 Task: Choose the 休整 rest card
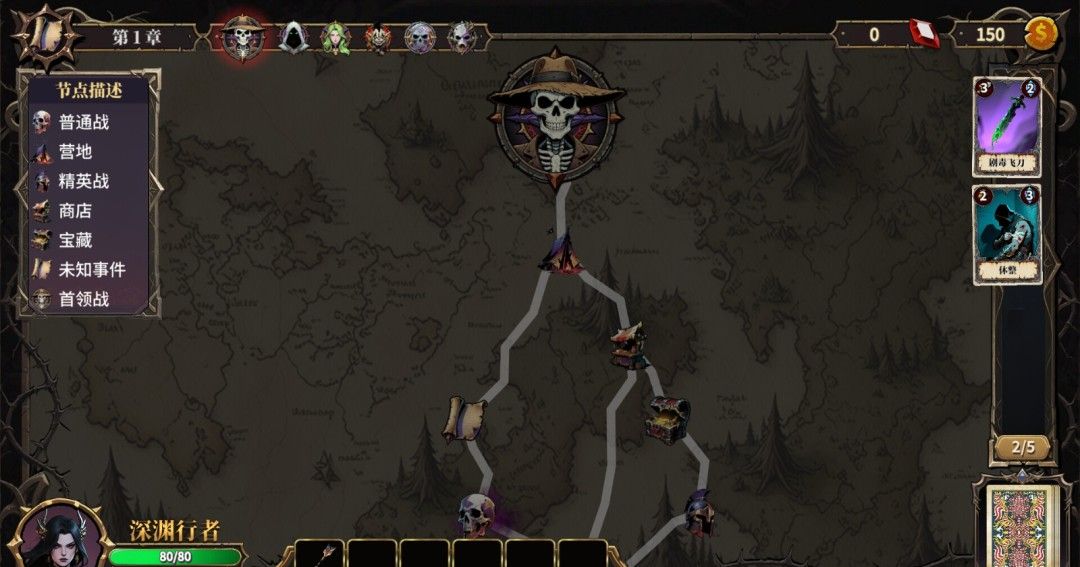tap(1007, 234)
